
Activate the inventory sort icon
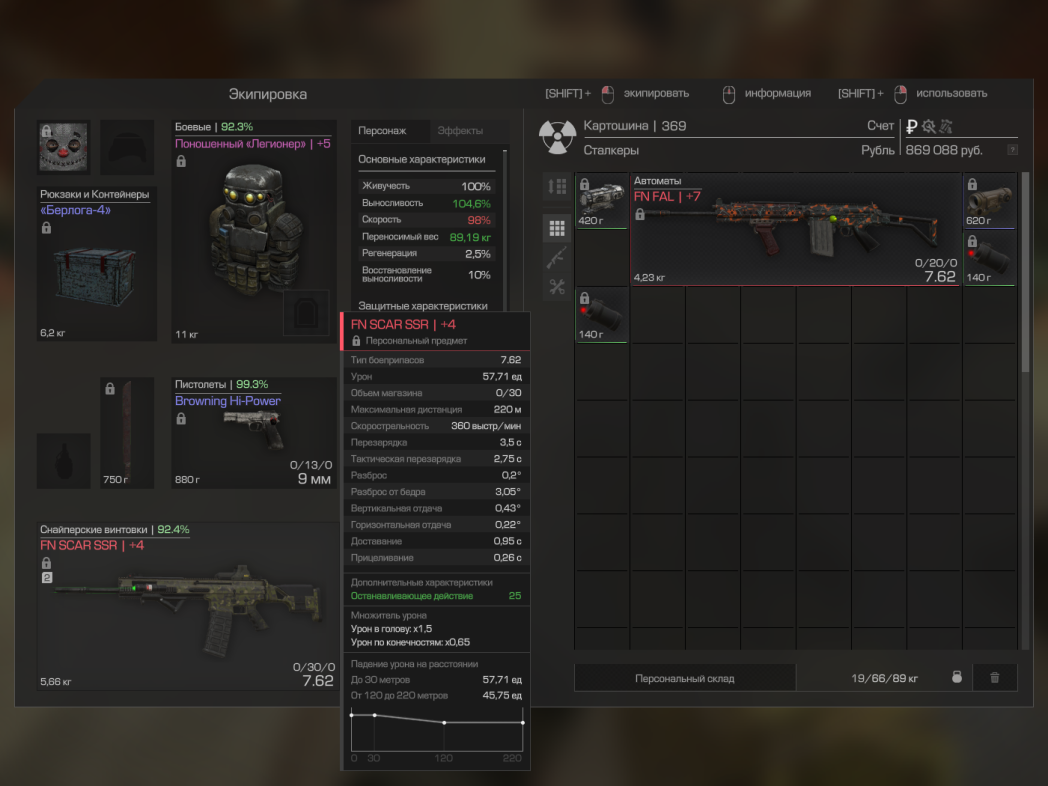click(557, 187)
